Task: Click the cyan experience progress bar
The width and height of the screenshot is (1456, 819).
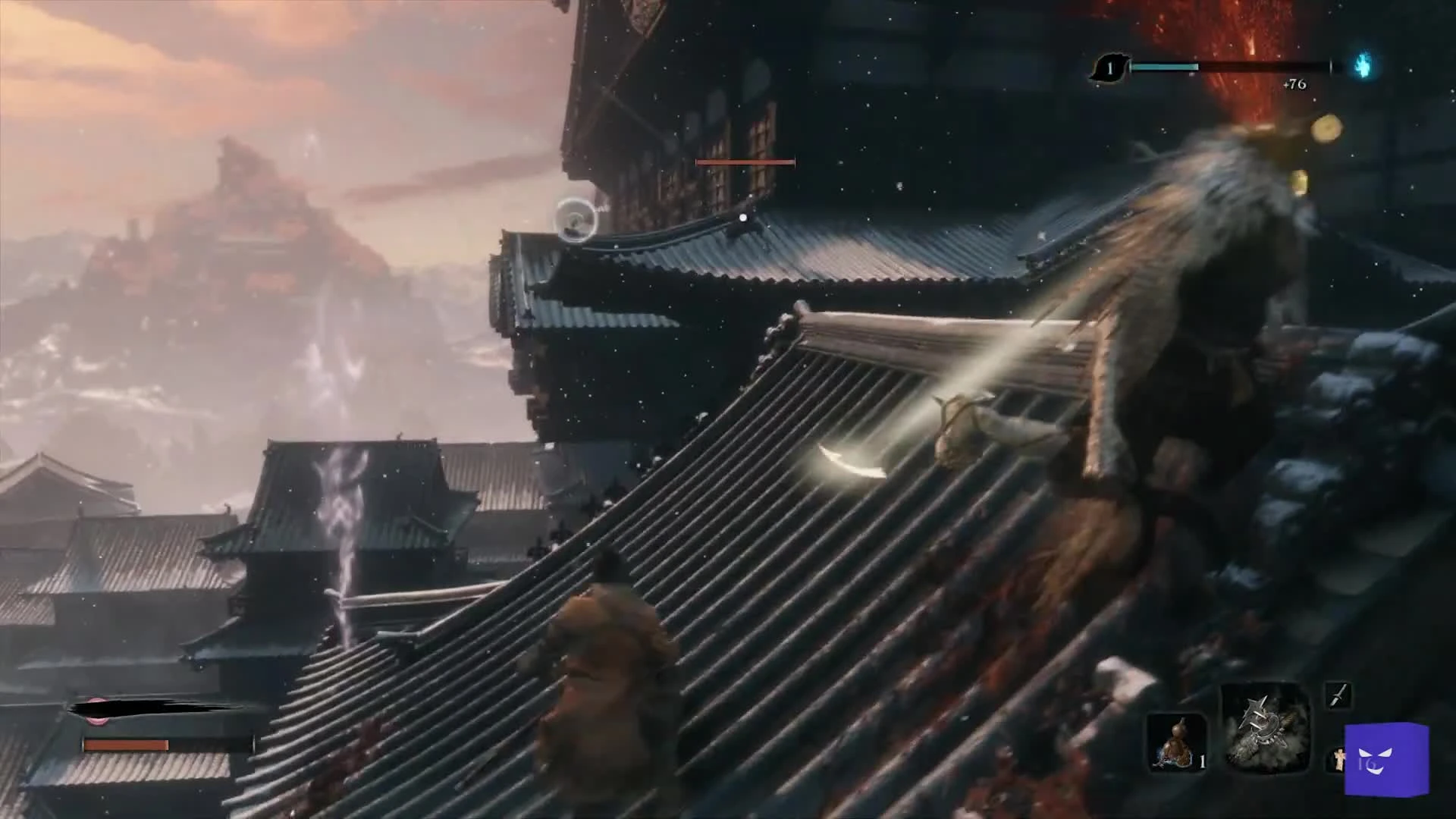Action: 1164,67
